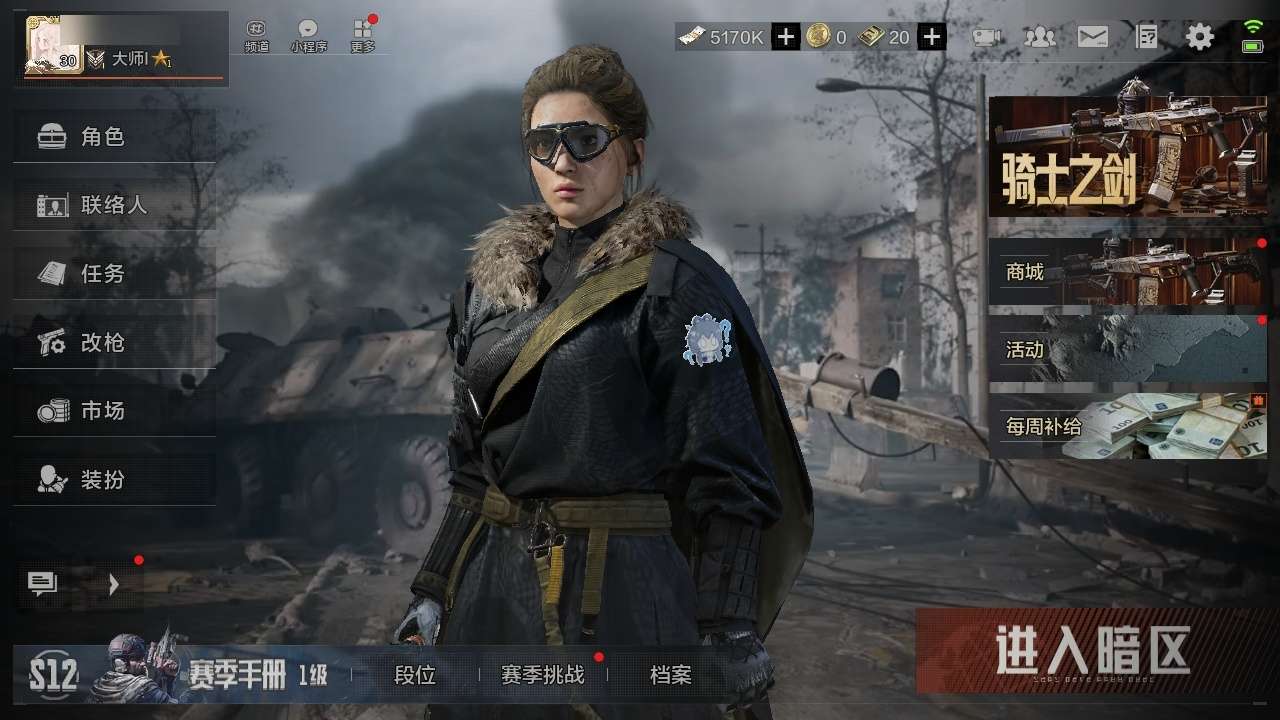Show the 活动 events page

tap(1127, 349)
